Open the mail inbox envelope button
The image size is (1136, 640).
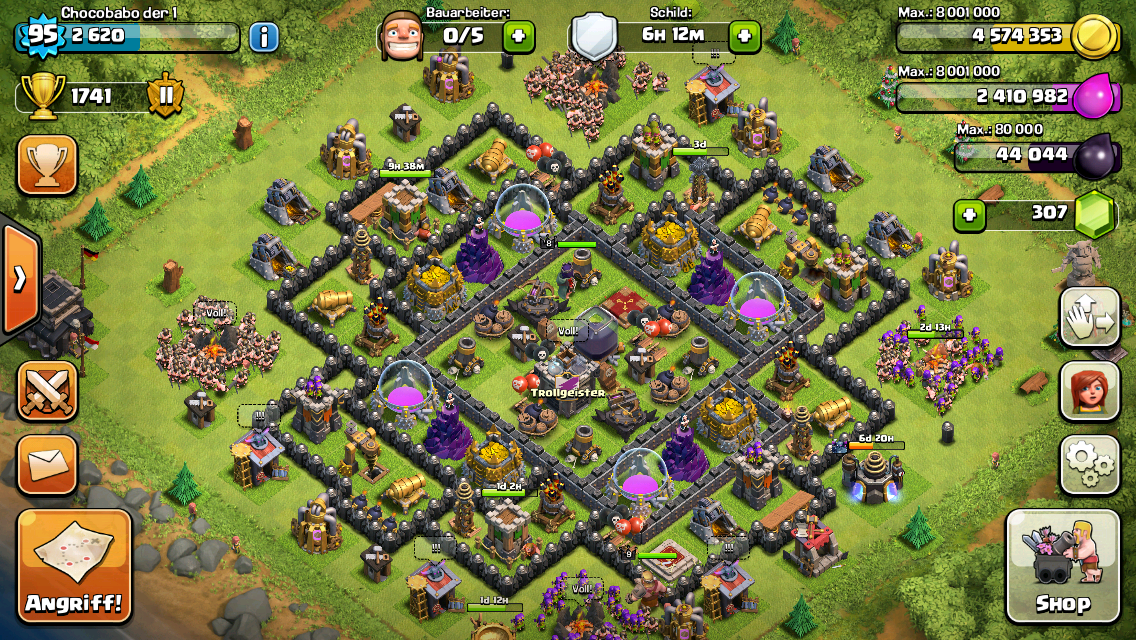coord(47,464)
